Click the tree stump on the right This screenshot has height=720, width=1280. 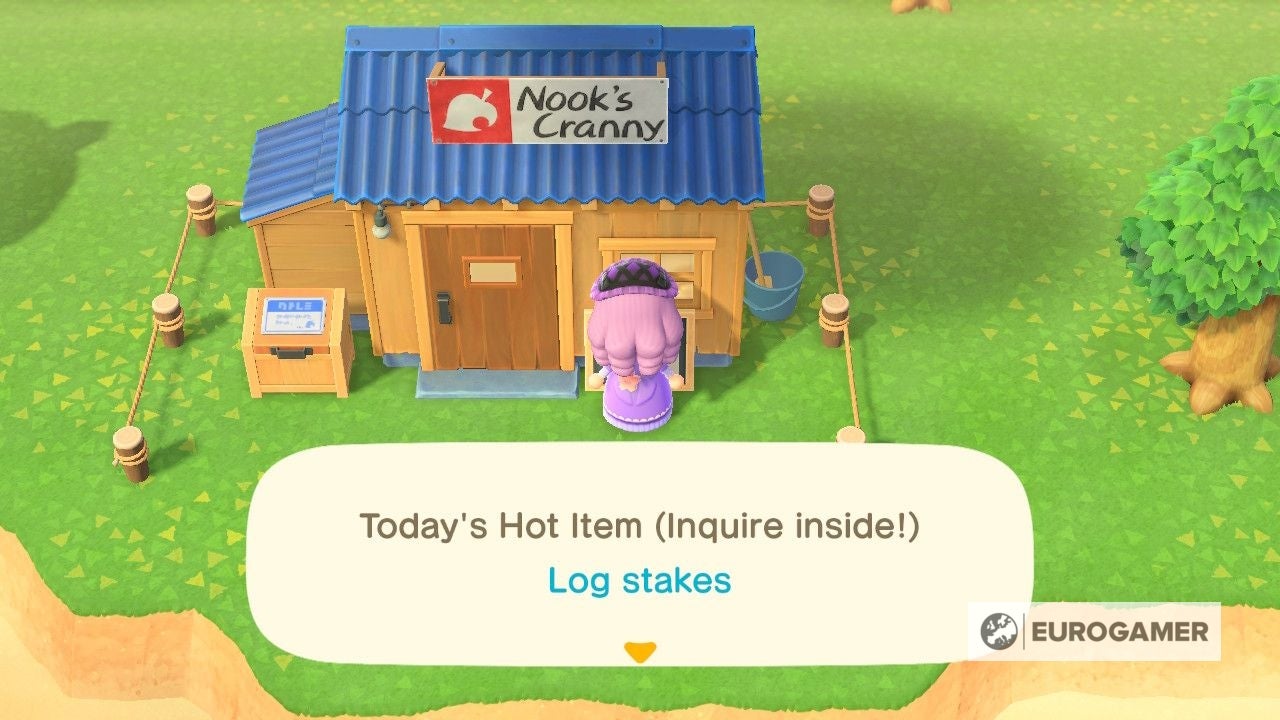click(1221, 380)
